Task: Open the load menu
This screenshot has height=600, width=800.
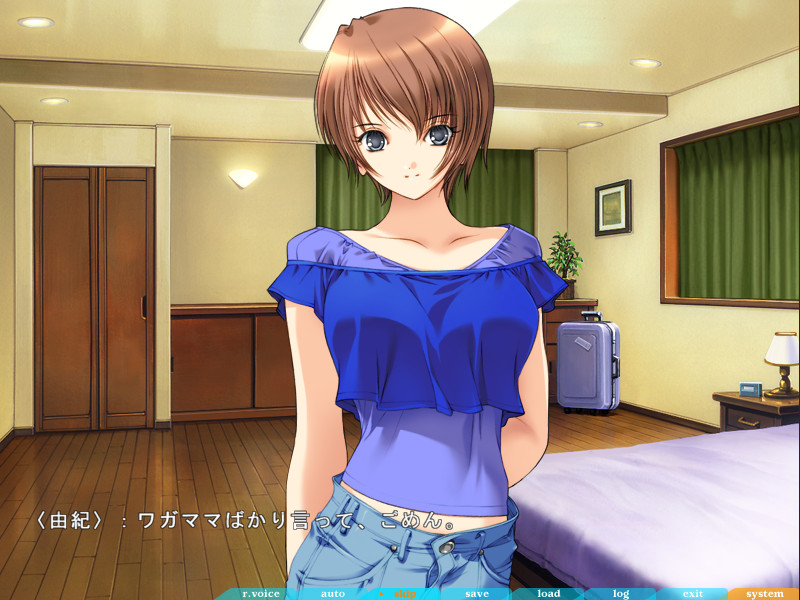Action: 549,593
